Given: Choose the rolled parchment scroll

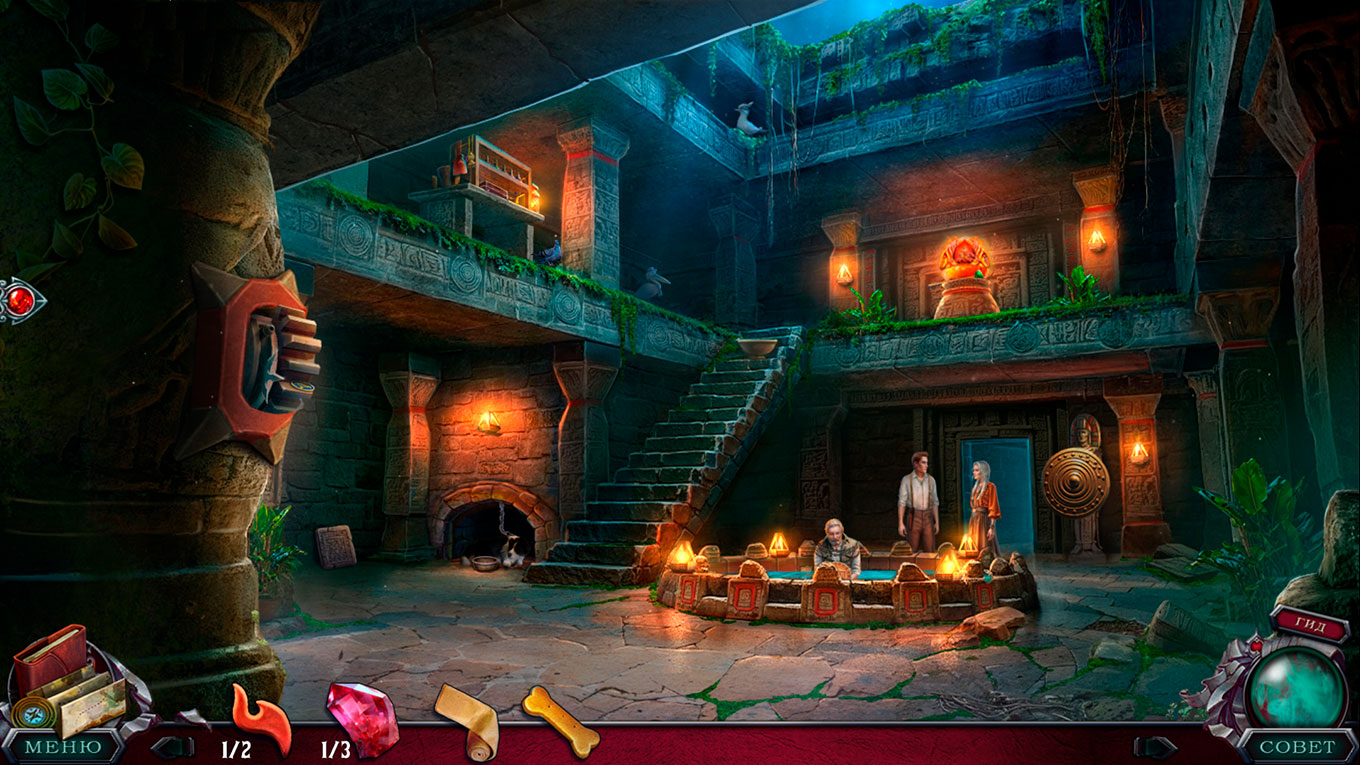Looking at the screenshot, I should 466,720.
